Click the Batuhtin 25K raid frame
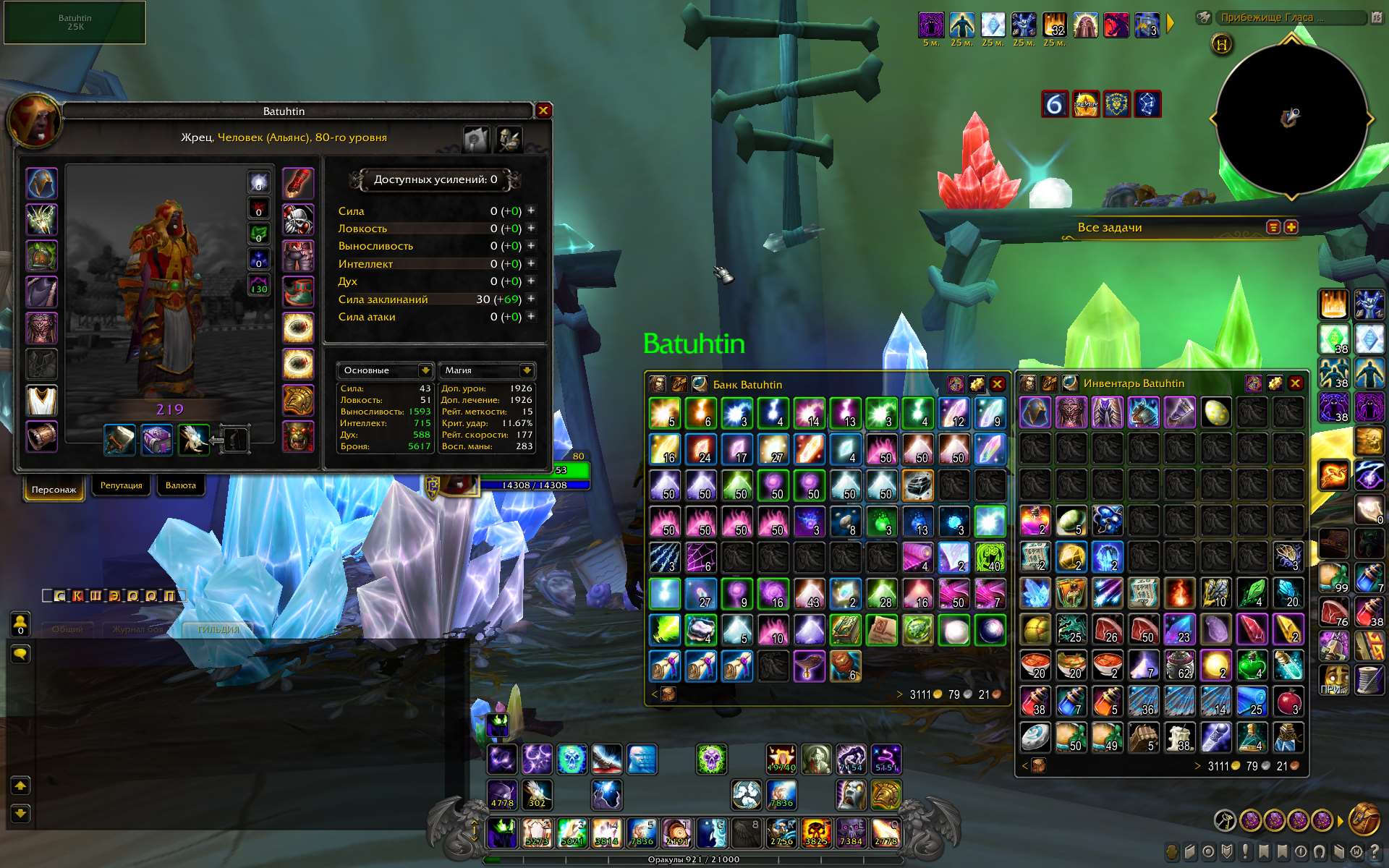Screen dimensions: 1389x868 [x=75, y=22]
